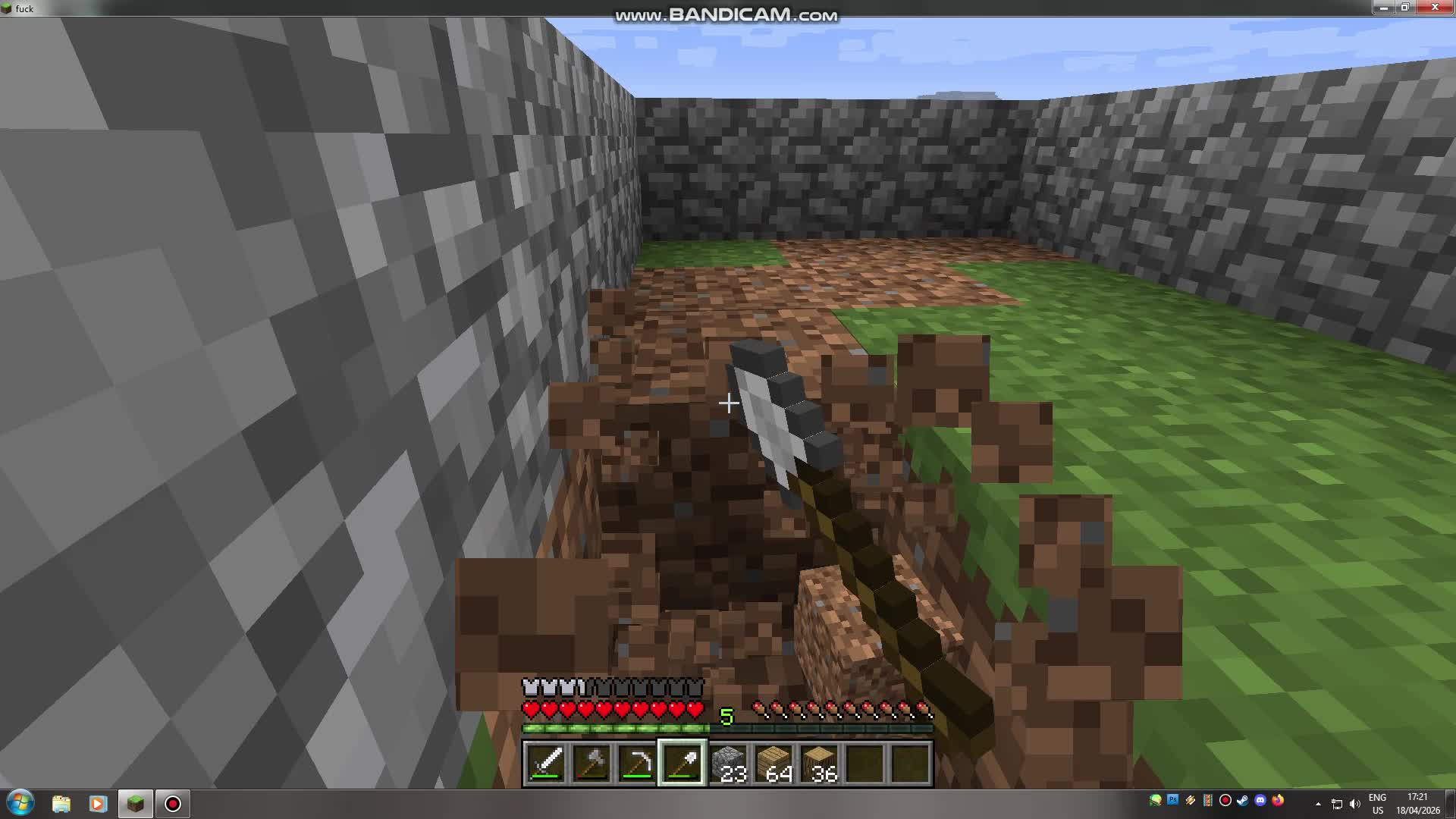Open the Windows Start menu
Viewport: 1456px width, 819px height.
[x=19, y=802]
